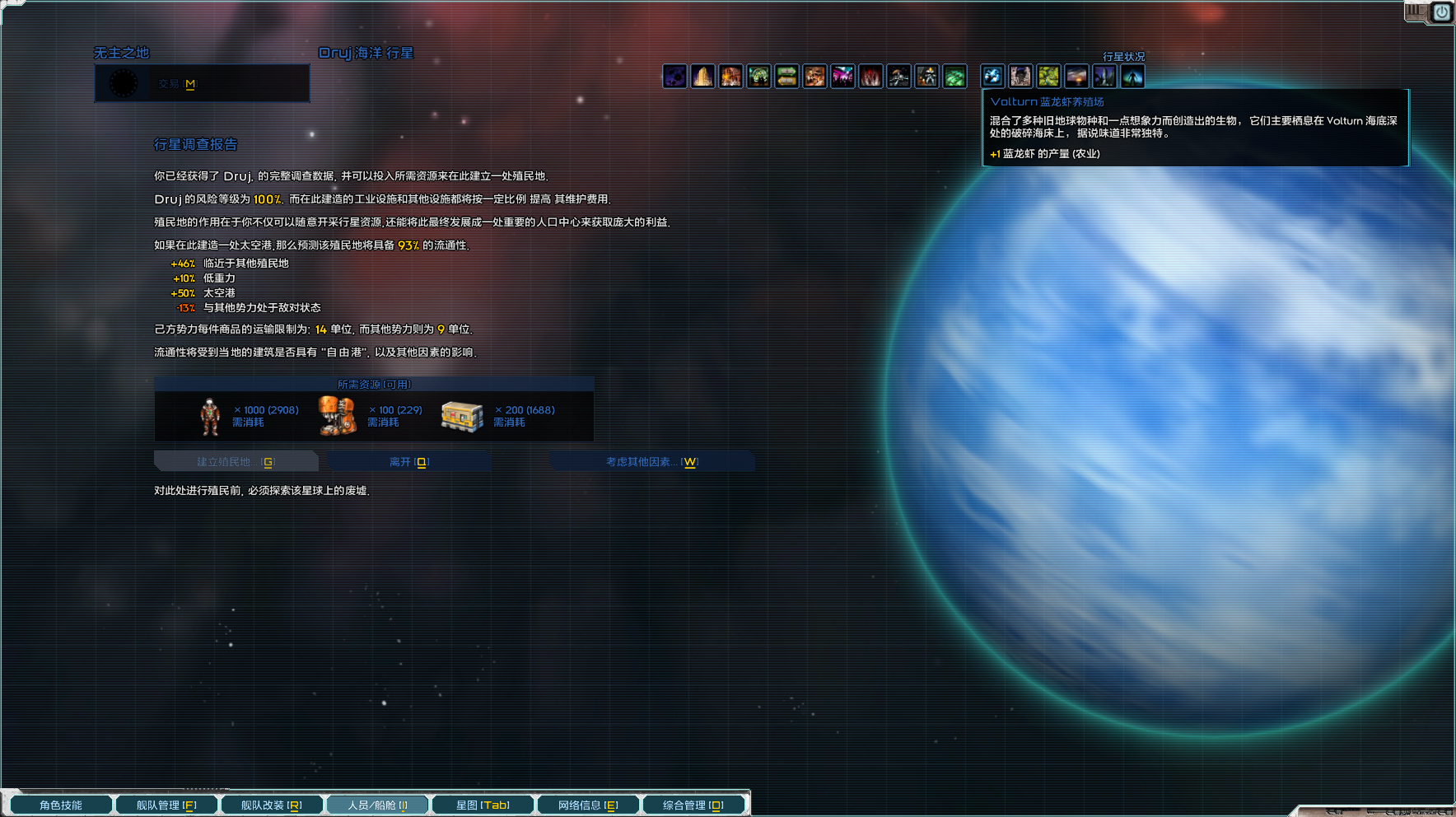
Task: Select the heavy machinery icon in resources panel
Action: pyautogui.click(x=336, y=416)
